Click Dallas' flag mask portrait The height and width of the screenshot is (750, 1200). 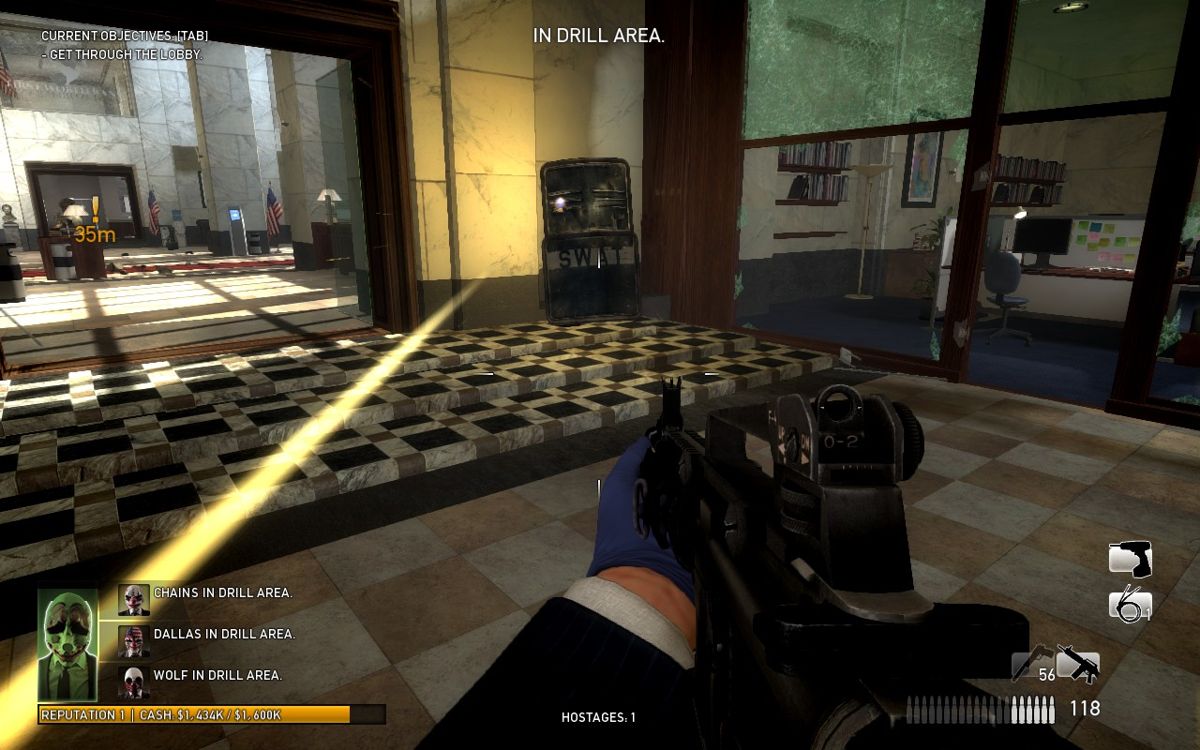tap(134, 639)
